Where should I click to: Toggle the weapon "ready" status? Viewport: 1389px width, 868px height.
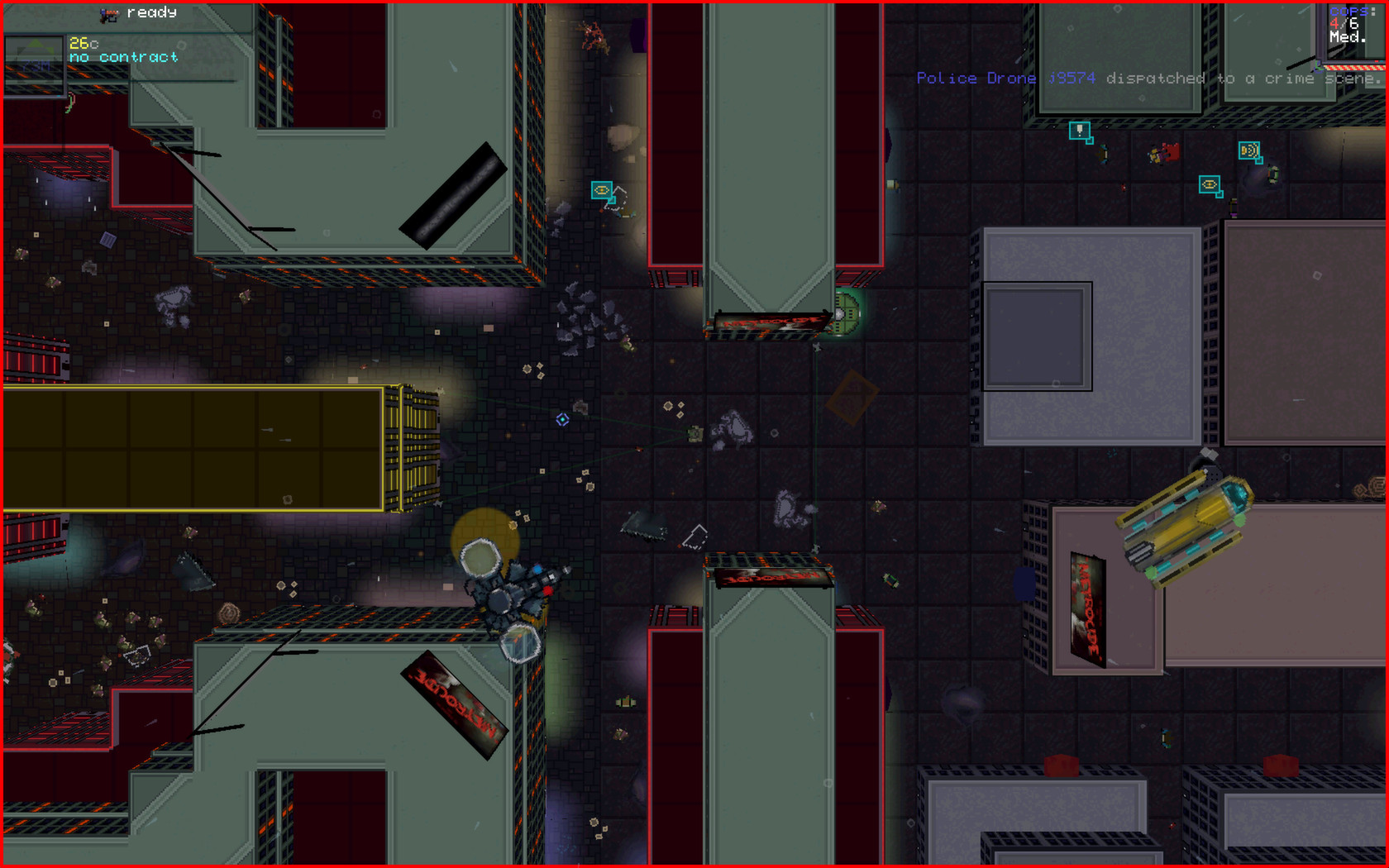151,13
